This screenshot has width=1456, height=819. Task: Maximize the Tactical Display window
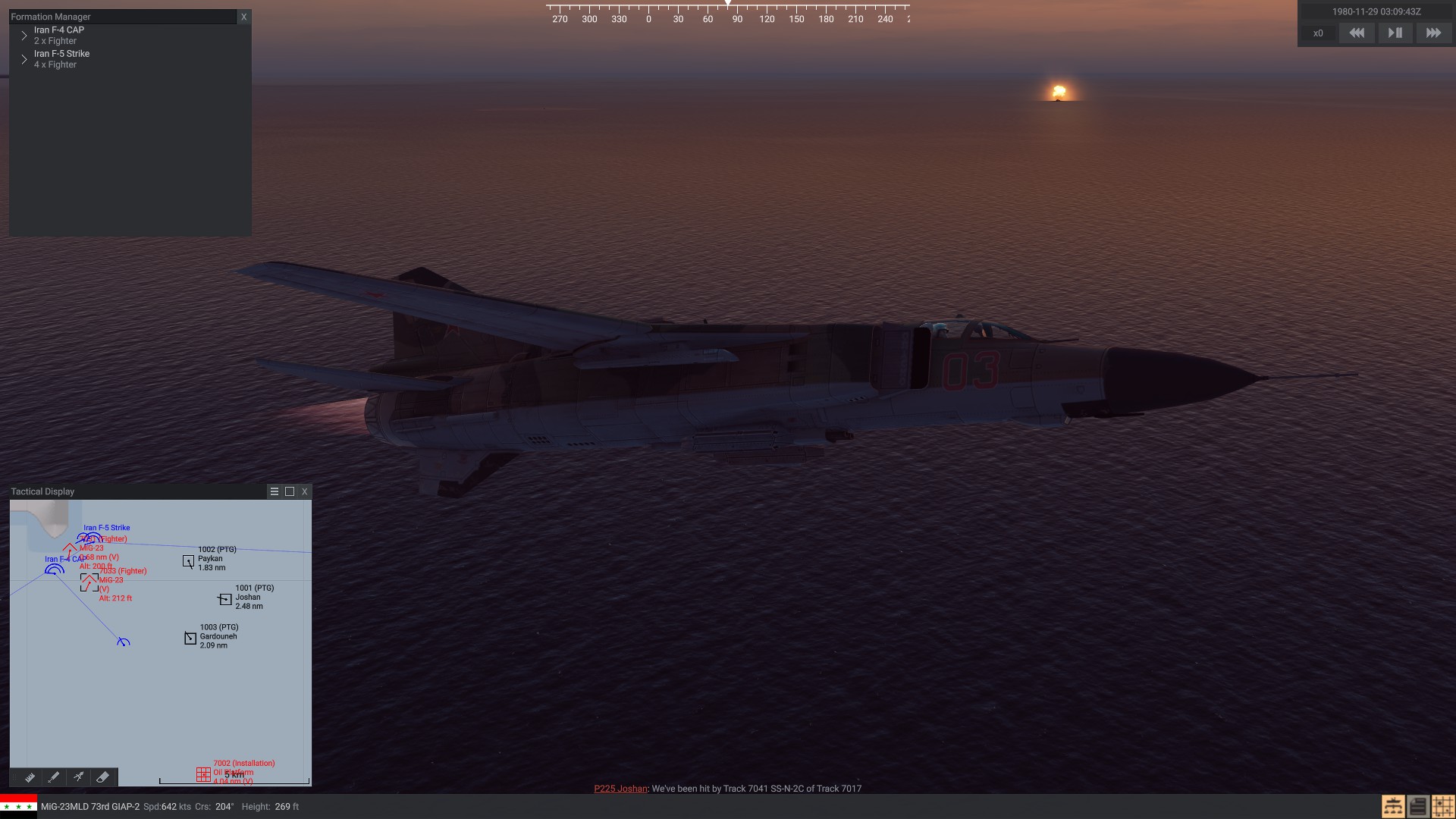[x=290, y=491]
